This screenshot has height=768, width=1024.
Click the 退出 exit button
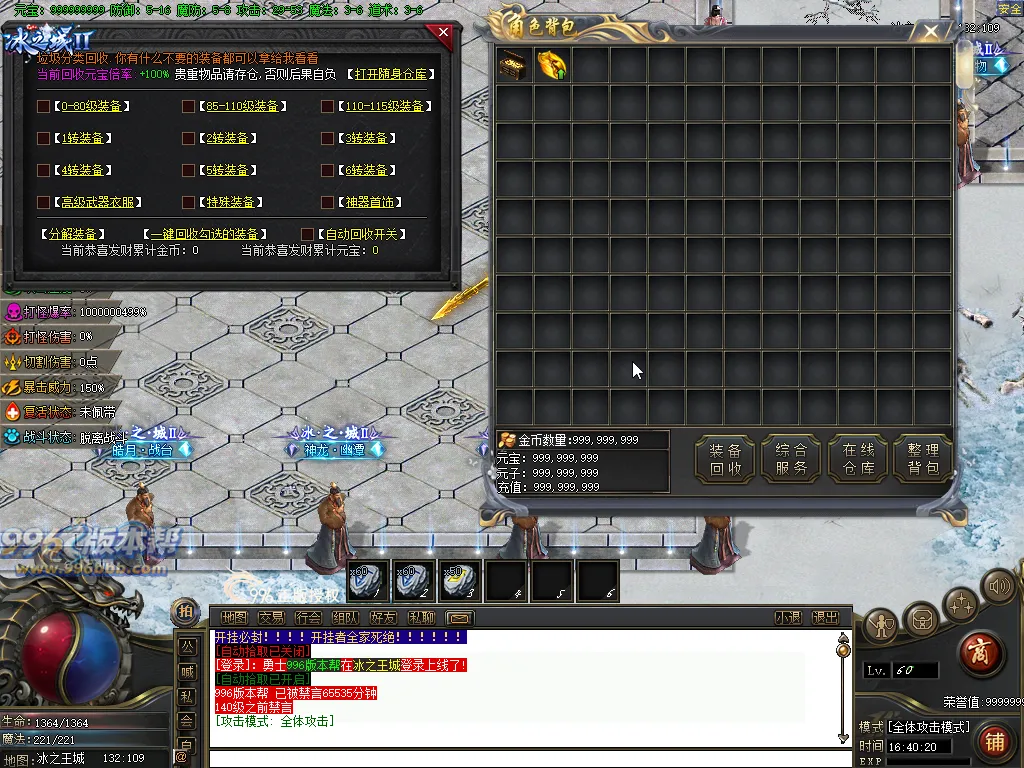tap(825, 618)
